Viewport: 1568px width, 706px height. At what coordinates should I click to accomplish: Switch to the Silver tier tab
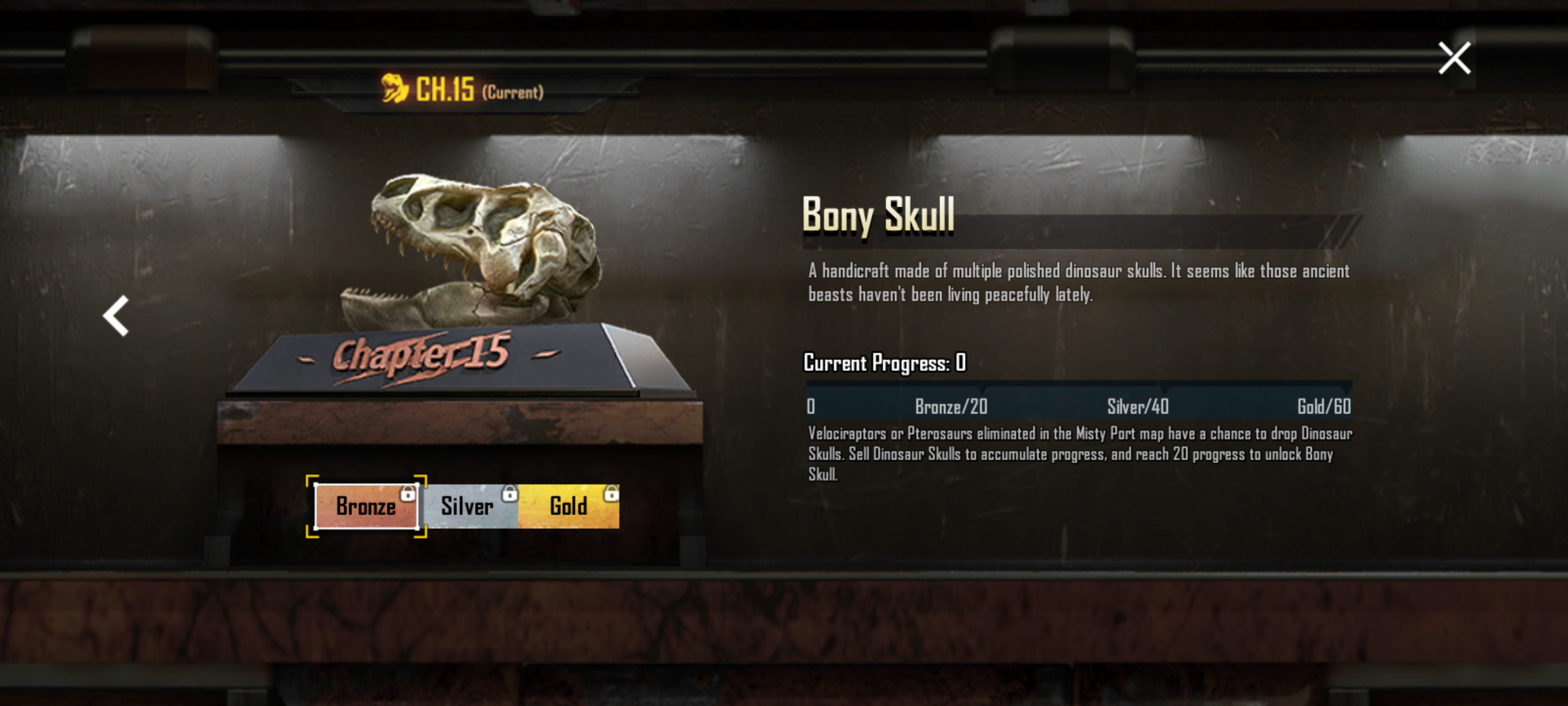468,506
